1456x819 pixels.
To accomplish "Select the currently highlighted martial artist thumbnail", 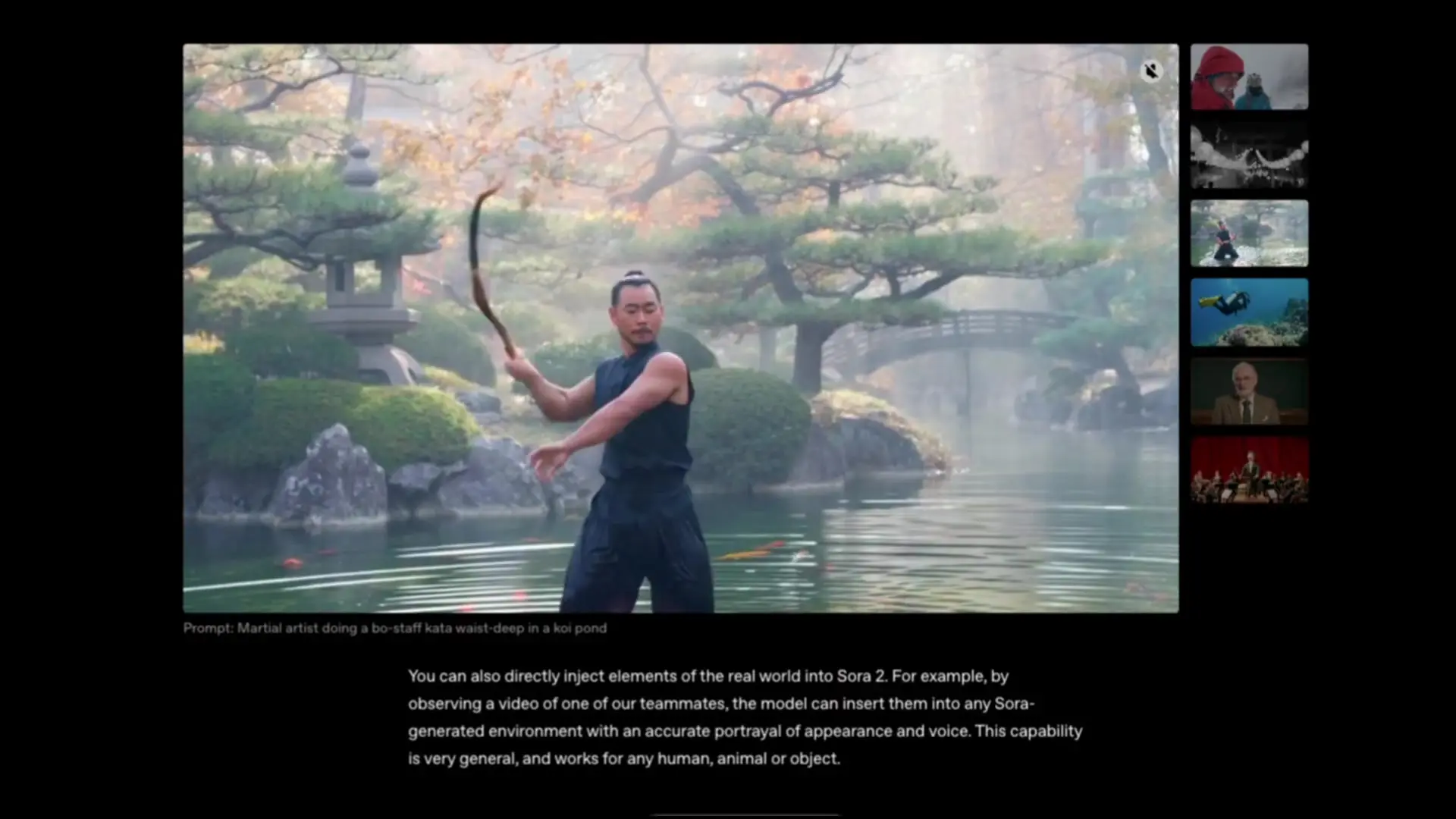I will [x=1248, y=234].
